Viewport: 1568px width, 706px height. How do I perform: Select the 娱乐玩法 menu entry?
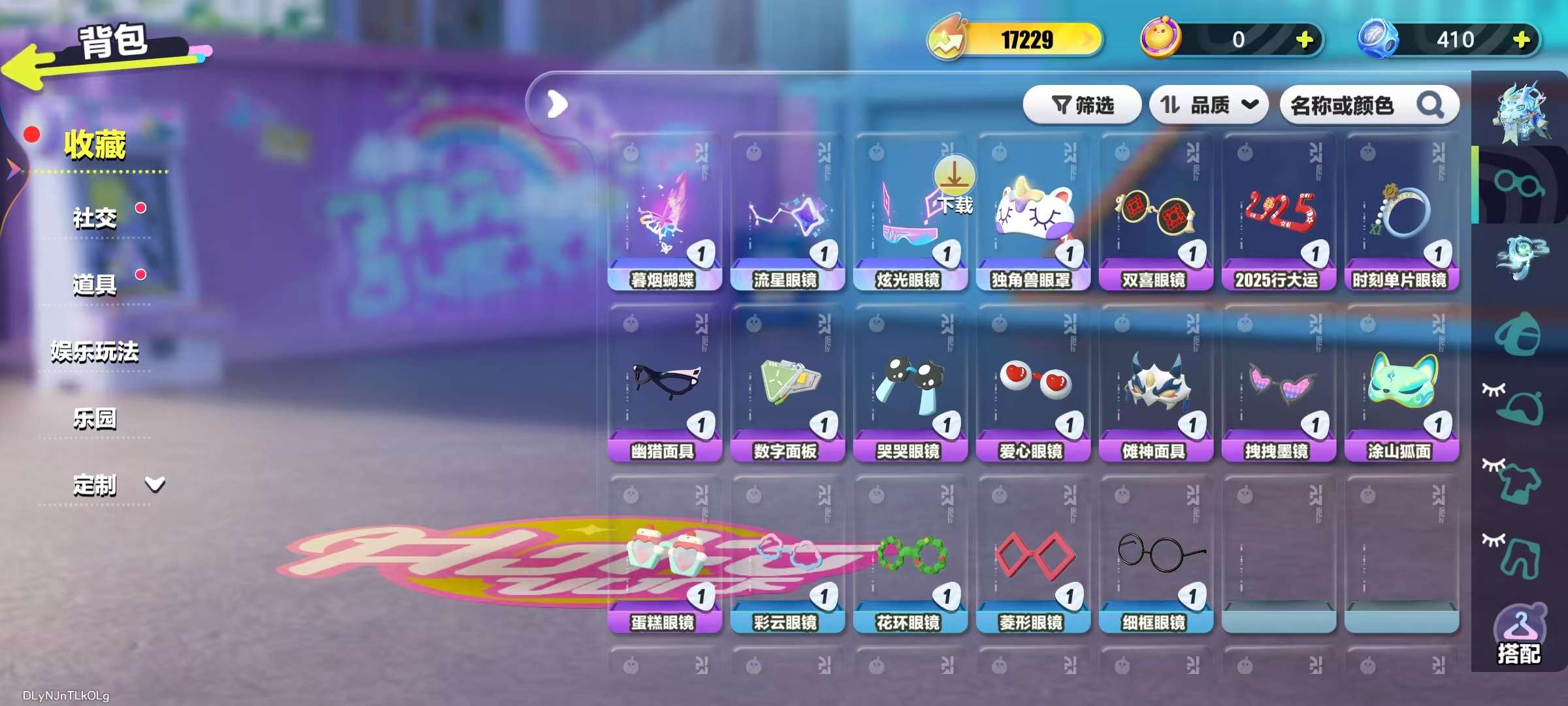(x=95, y=352)
